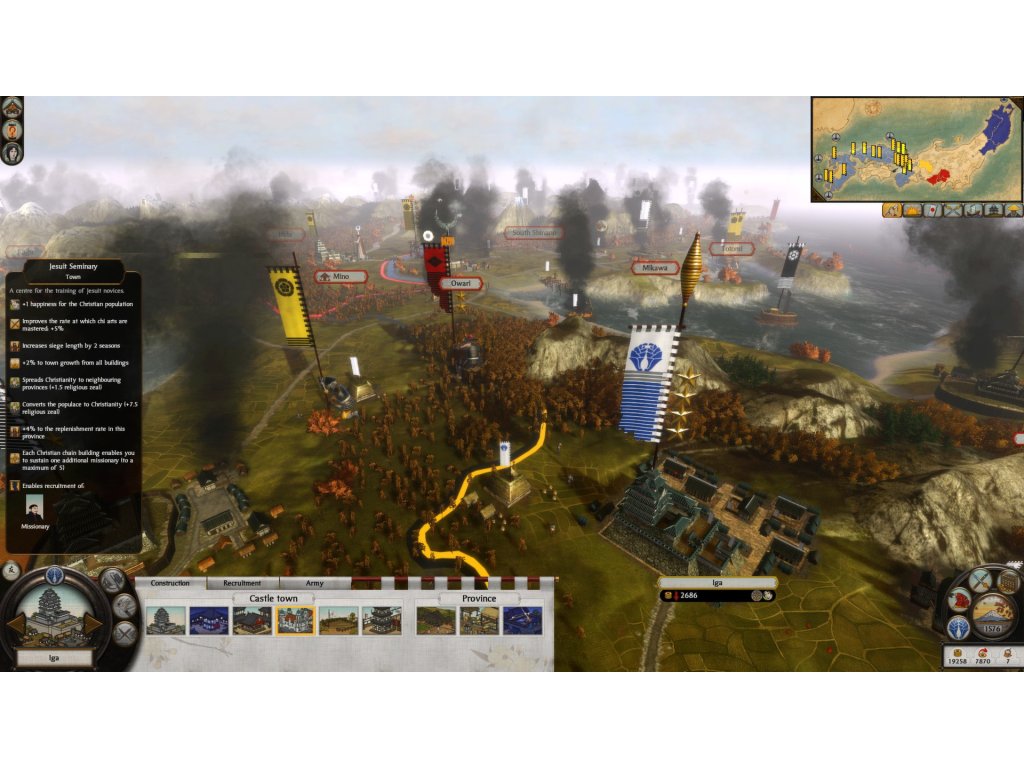
Task: Switch to the Construction tab
Action: point(170,583)
